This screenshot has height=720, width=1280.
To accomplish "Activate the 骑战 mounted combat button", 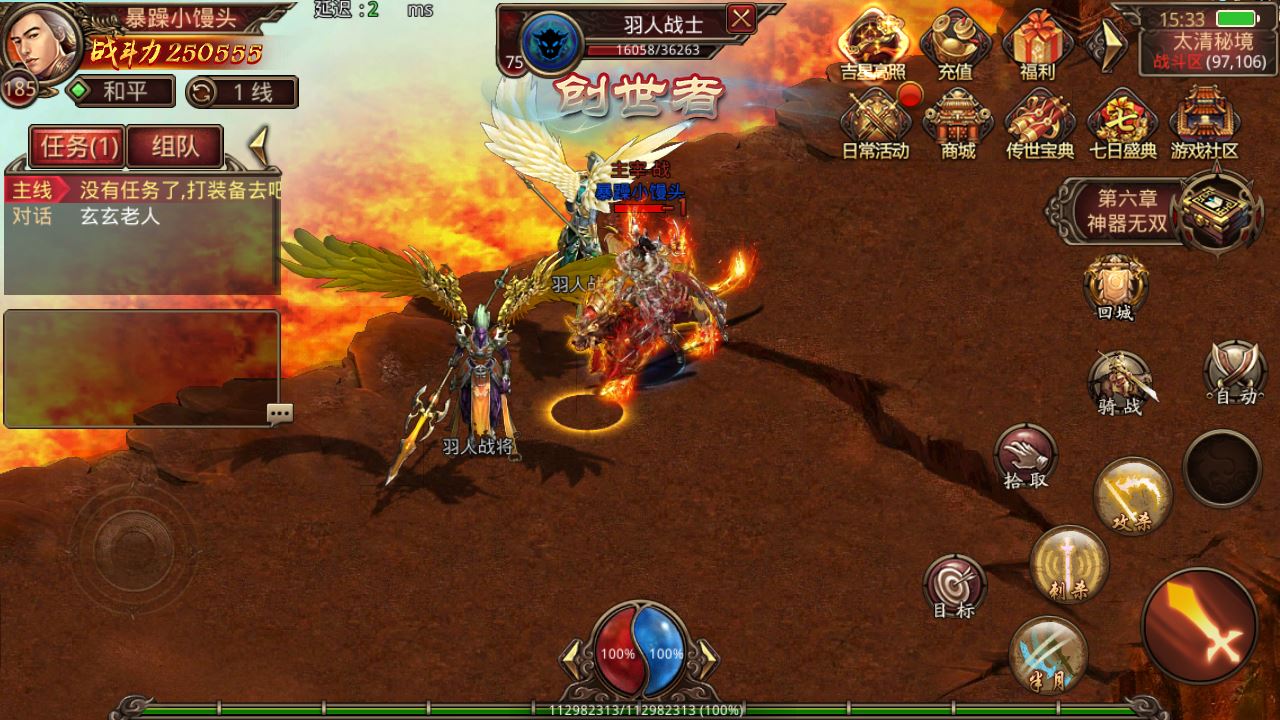I will [x=1119, y=380].
